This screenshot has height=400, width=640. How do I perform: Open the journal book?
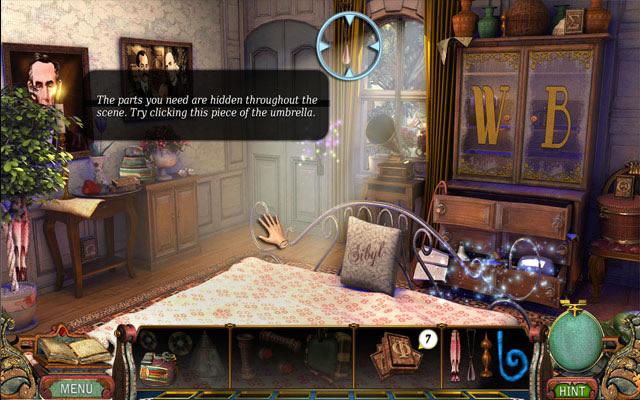(x=72, y=349)
